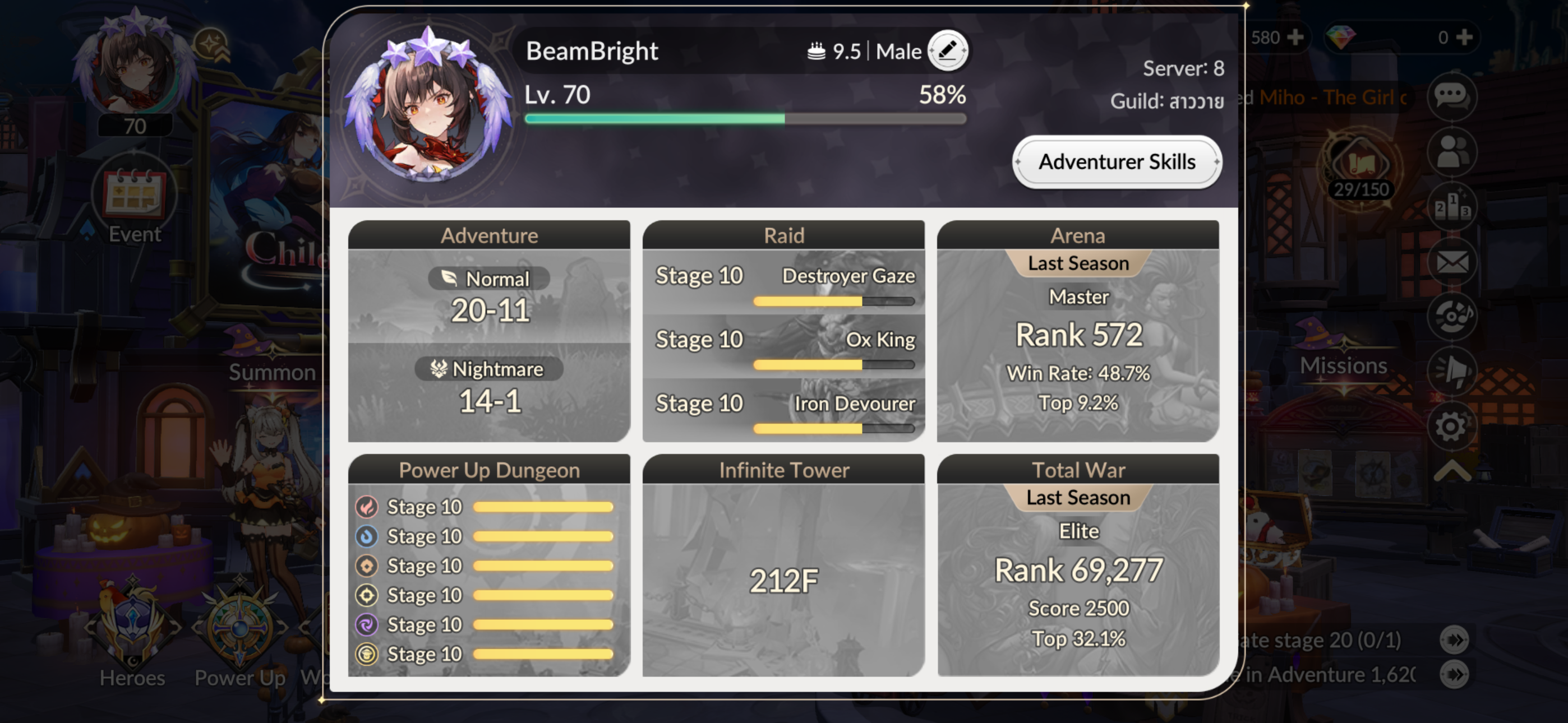The width and height of the screenshot is (1568, 723).
Task: Add more diamonds with the plus button
Action: point(1464,37)
